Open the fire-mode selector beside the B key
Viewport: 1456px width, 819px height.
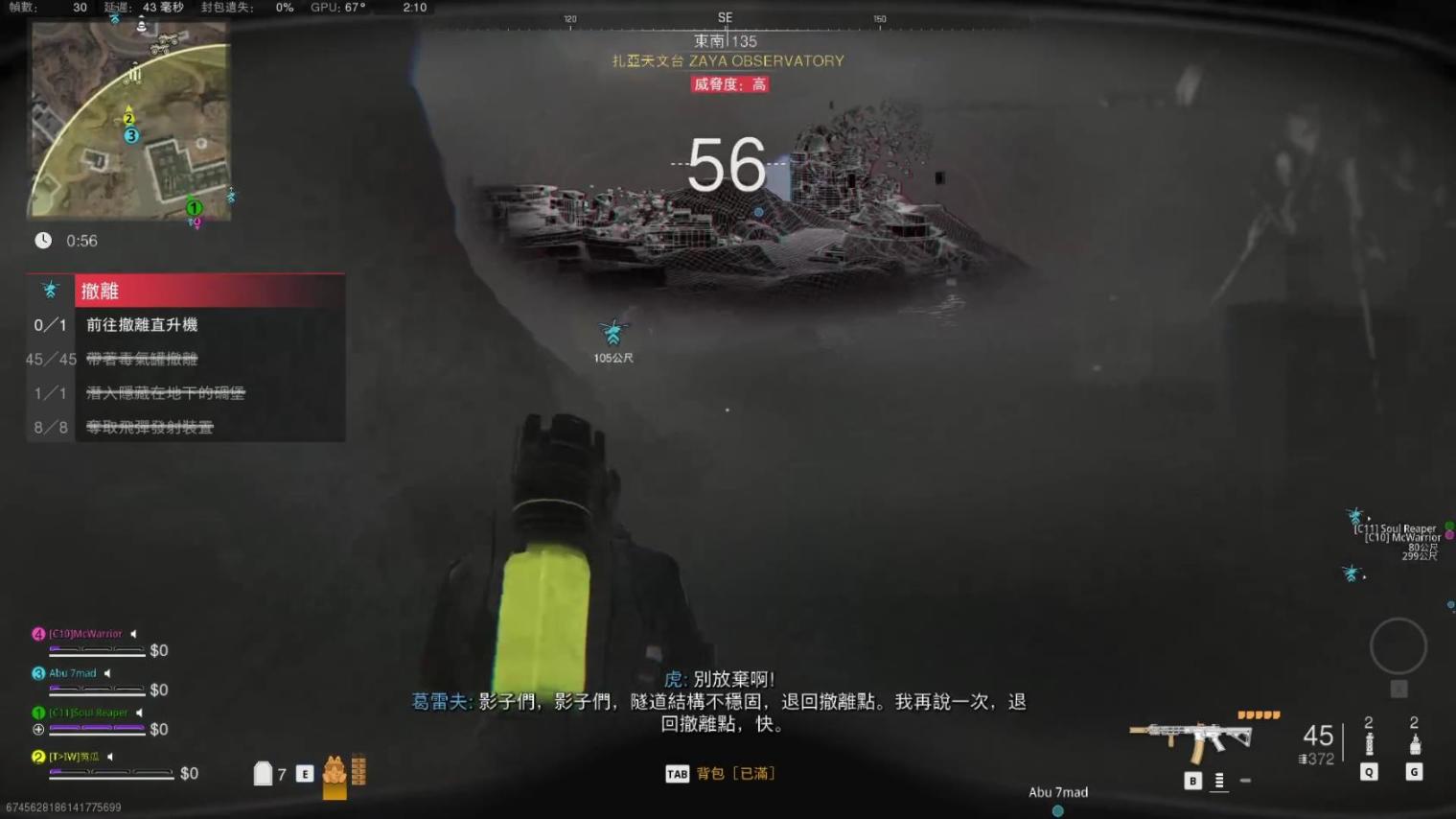[x=1219, y=782]
